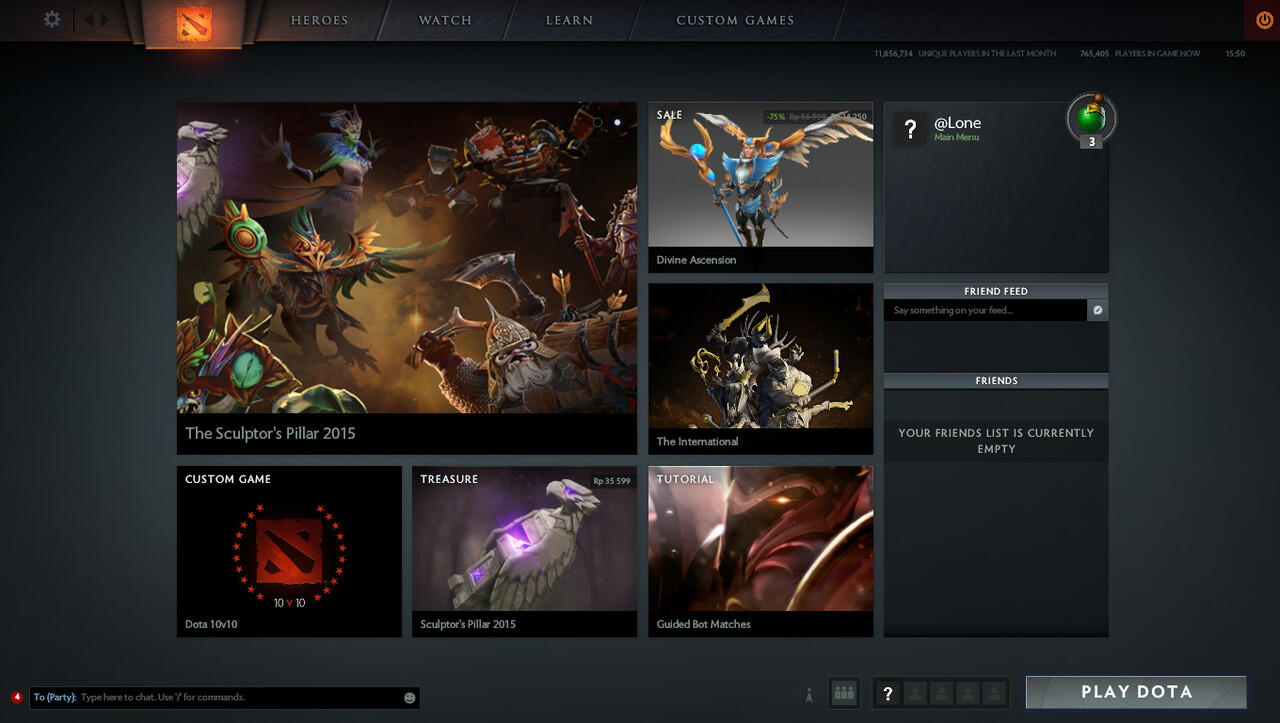Focus the friend feed text box
The width and height of the screenshot is (1280, 723).
(x=984, y=311)
